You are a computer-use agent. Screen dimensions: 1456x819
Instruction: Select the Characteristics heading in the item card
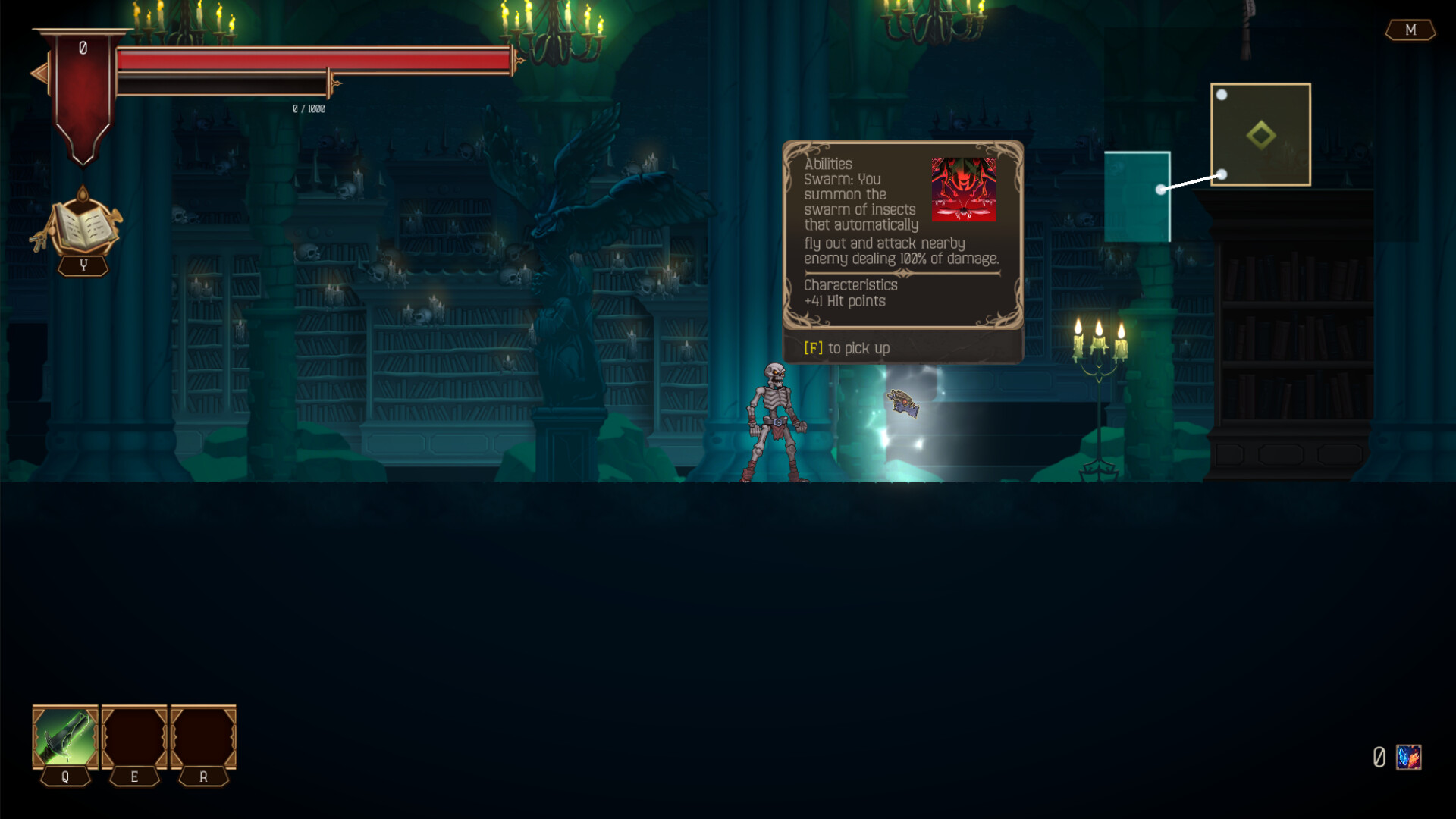tap(850, 285)
